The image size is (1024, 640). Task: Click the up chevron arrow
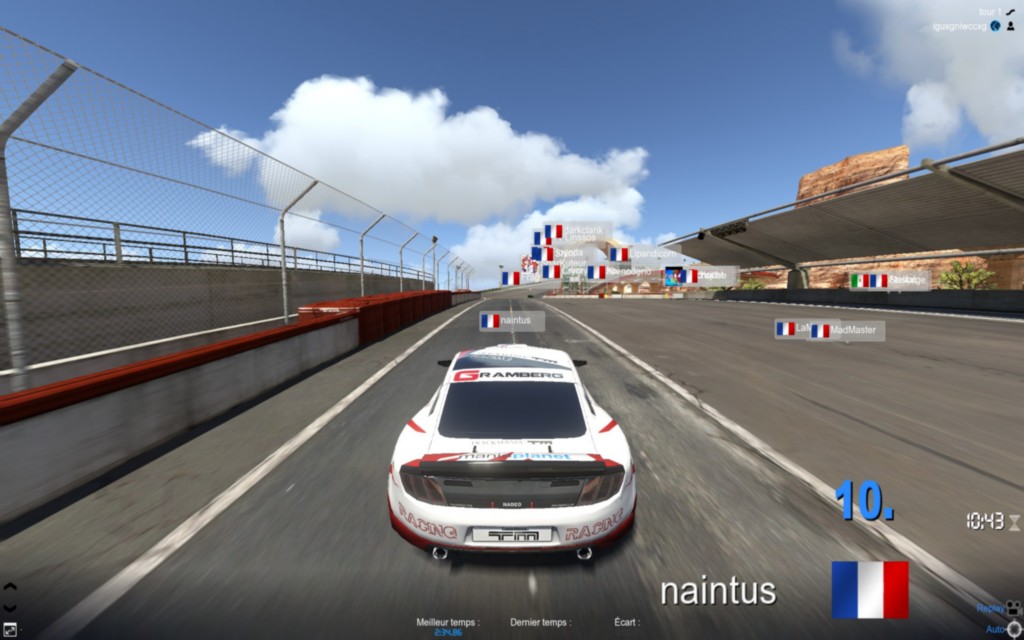10,587
